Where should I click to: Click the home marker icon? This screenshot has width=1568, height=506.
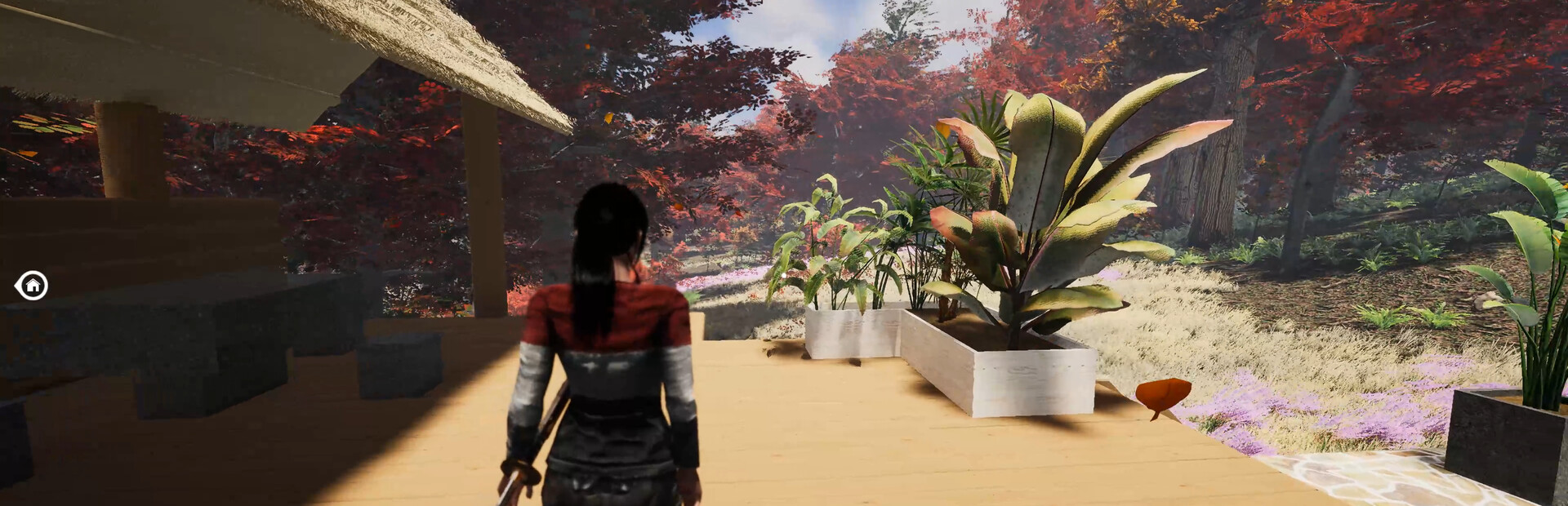pos(32,285)
